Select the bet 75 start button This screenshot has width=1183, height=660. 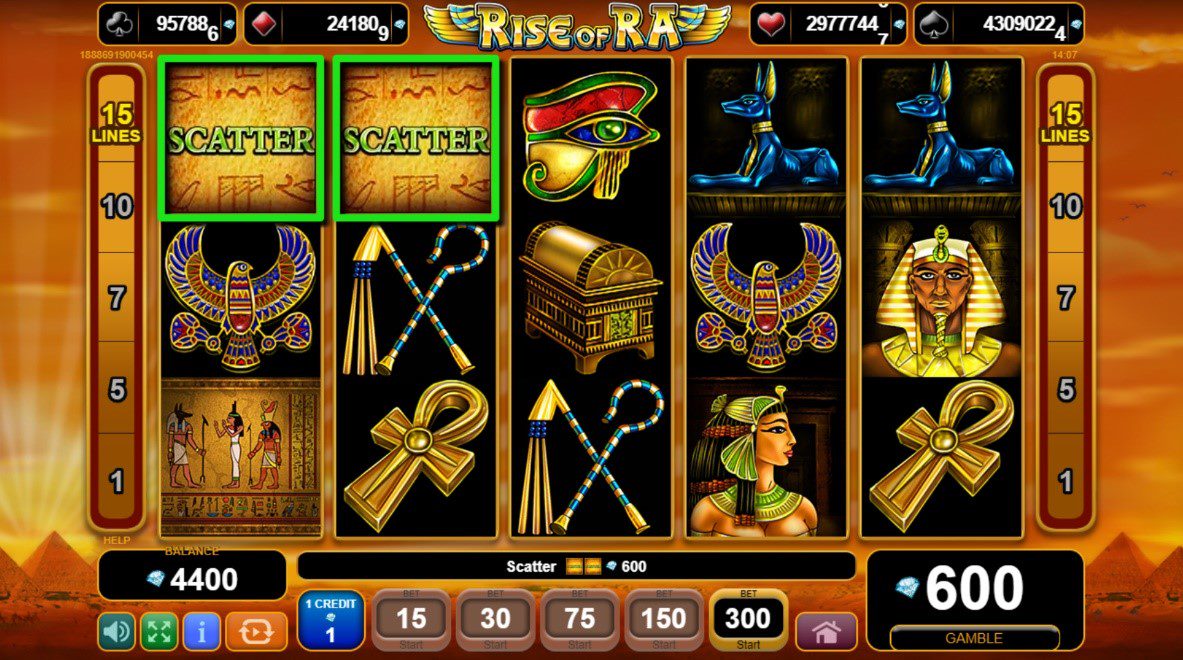point(580,621)
